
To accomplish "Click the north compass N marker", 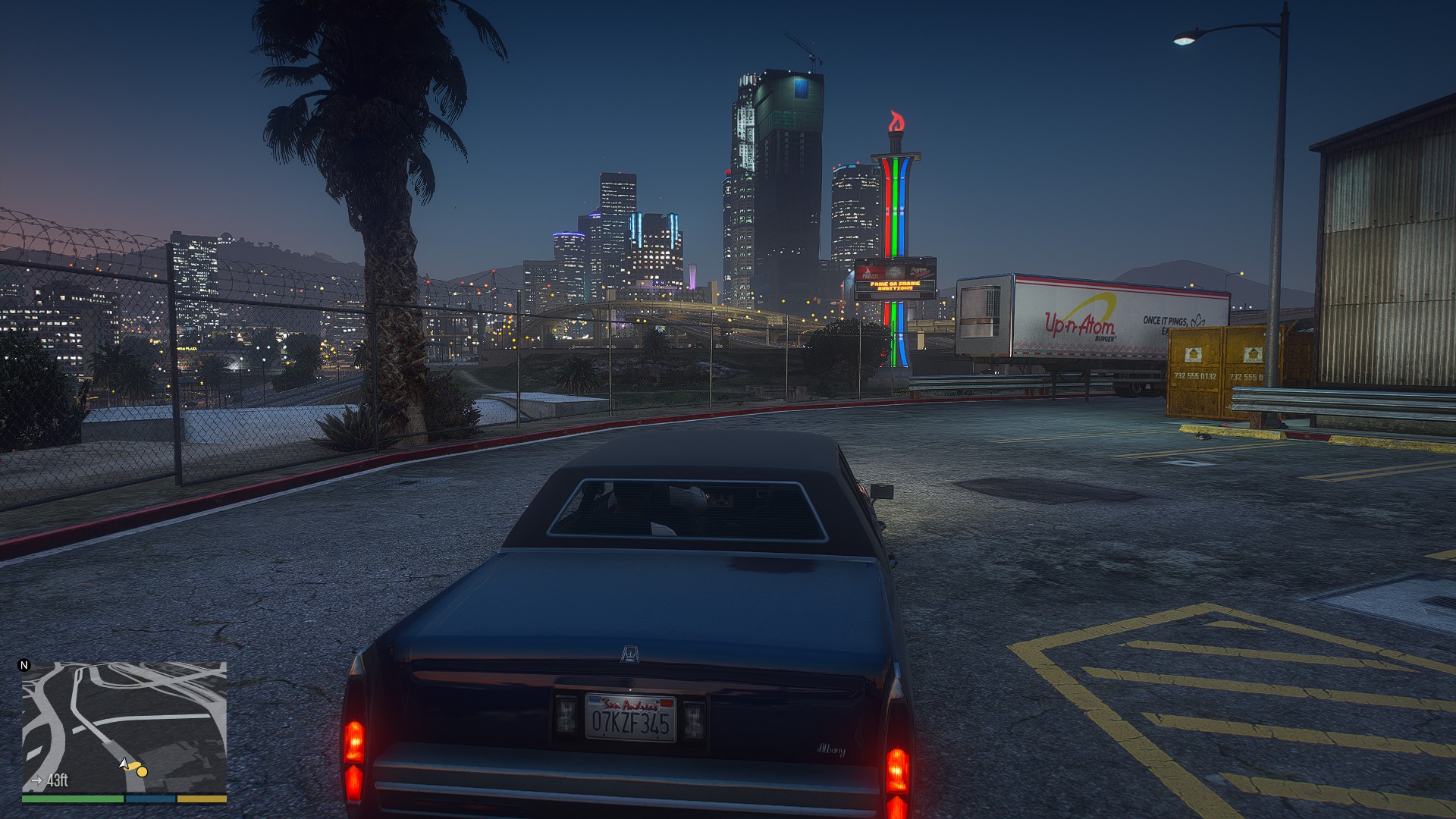I will [x=24, y=666].
